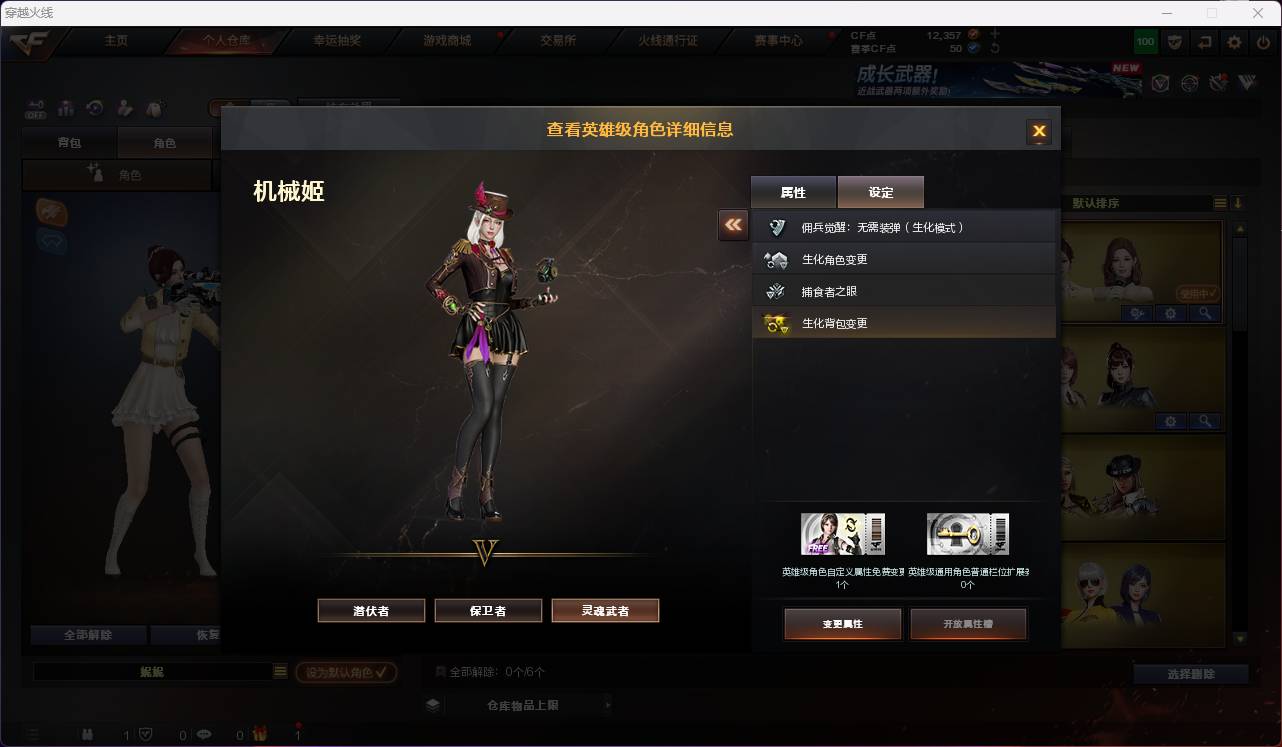Toggle the OFF switch in the left toolbar
Viewport: 1282px width, 747px height.
pyautogui.click(x=36, y=110)
